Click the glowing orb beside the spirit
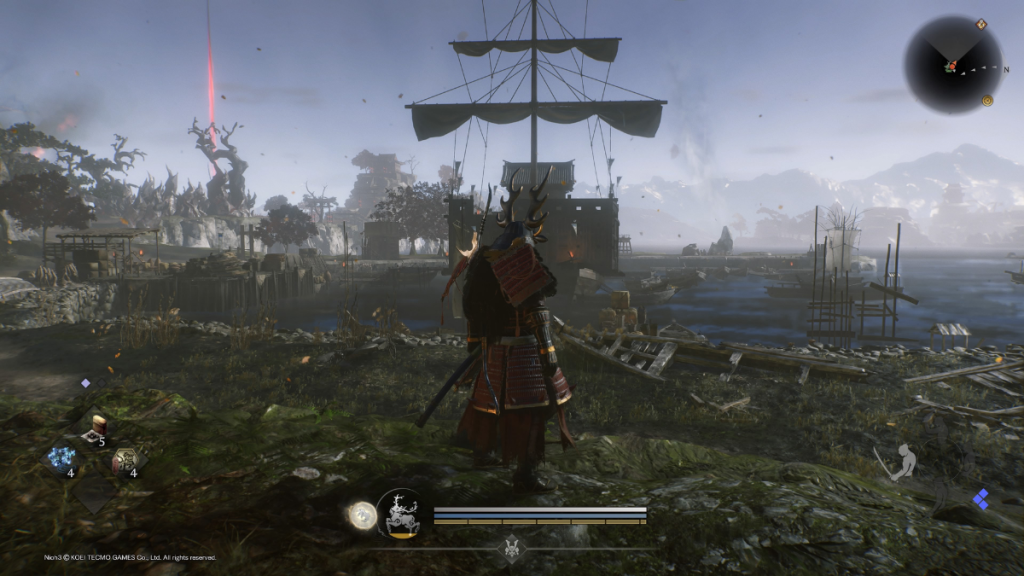1024x576 pixels. tap(362, 516)
